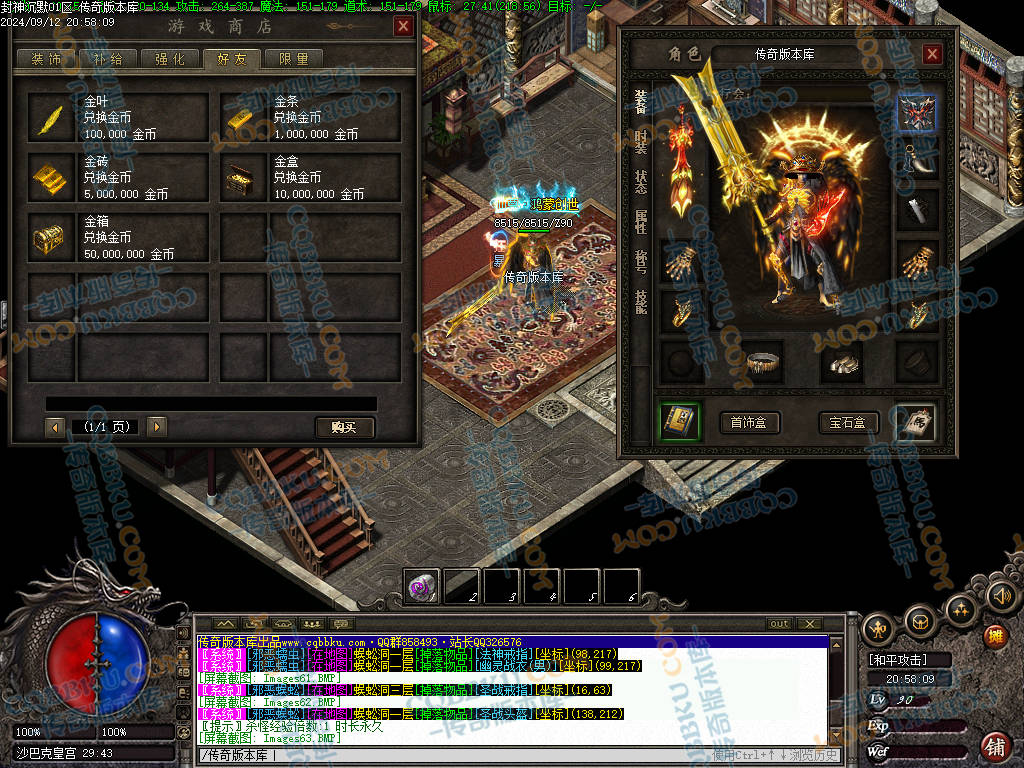This screenshot has height=768, width=1024.
Task: Switch to the 装饰 shop tab
Action: 47,59
